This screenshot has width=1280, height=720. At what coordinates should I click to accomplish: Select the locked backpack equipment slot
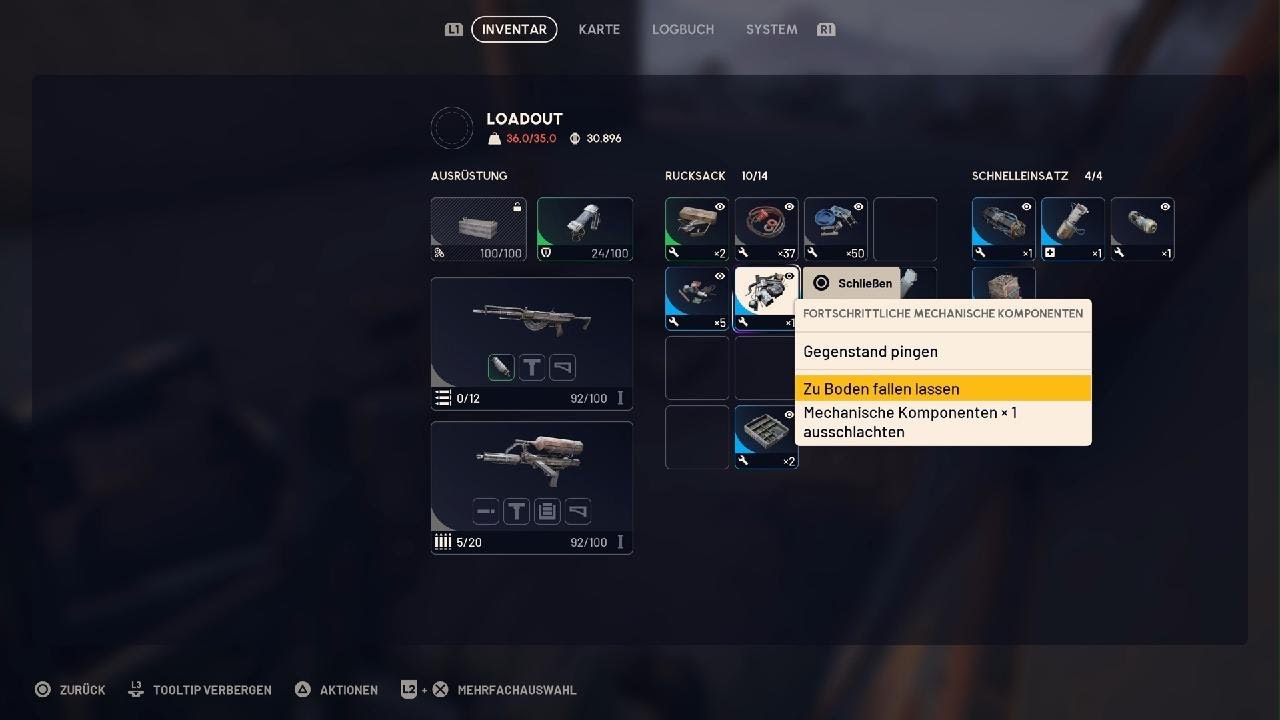point(479,229)
